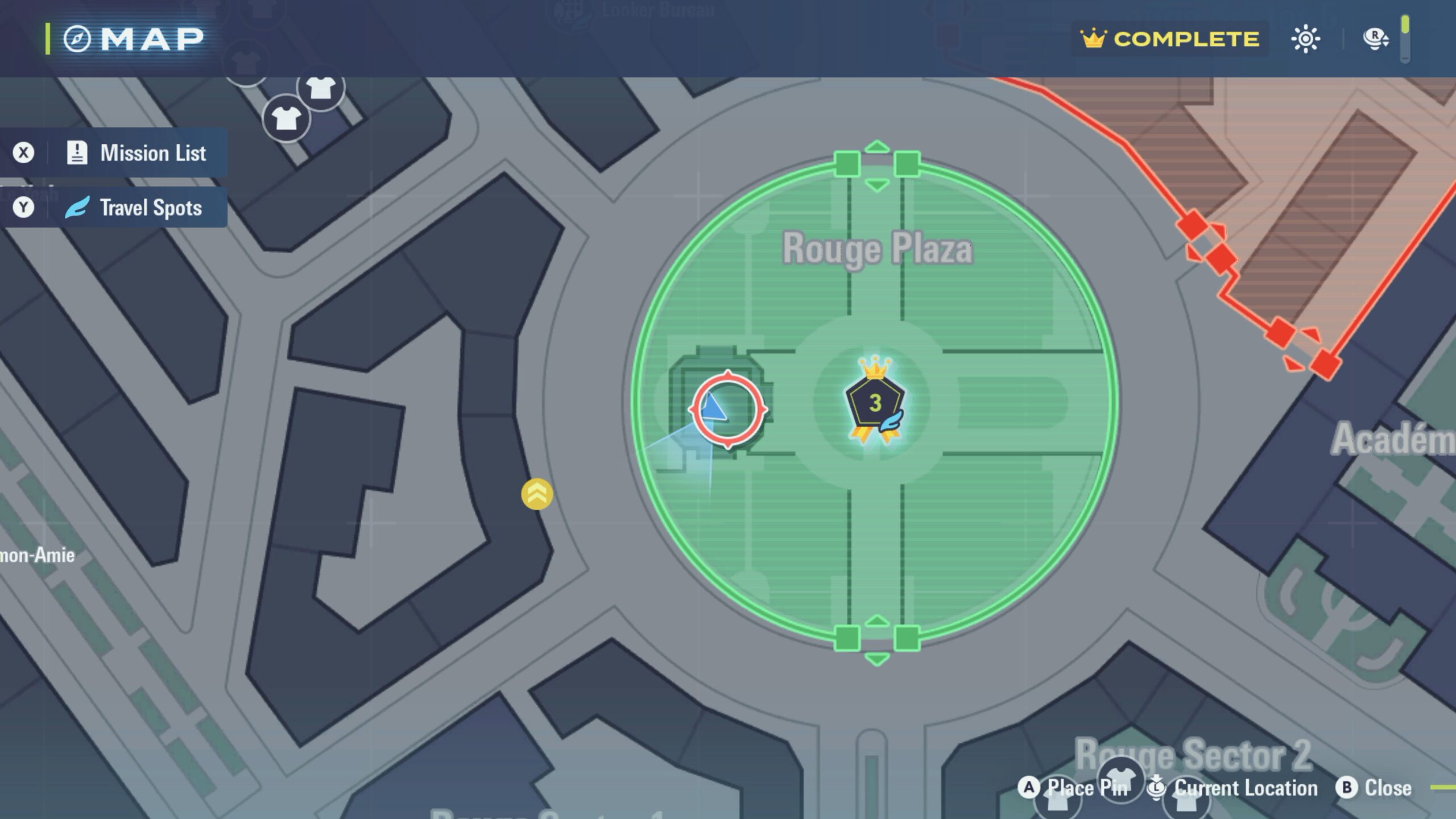Click the player location marker with red ring
Image resolution: width=1456 pixels, height=819 pixels.
(x=727, y=409)
